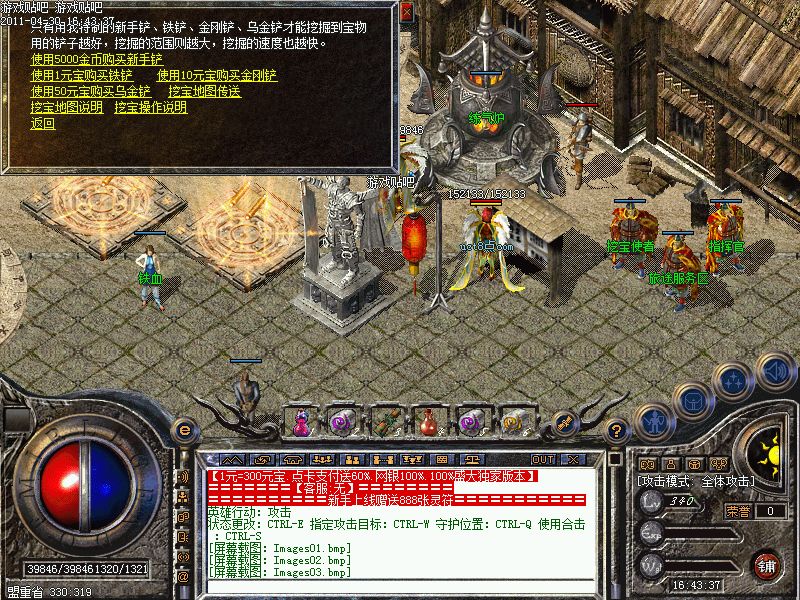Screen dimensions: 800x600
Task: Close the NPC dialogue with red X
Action: 406,14
